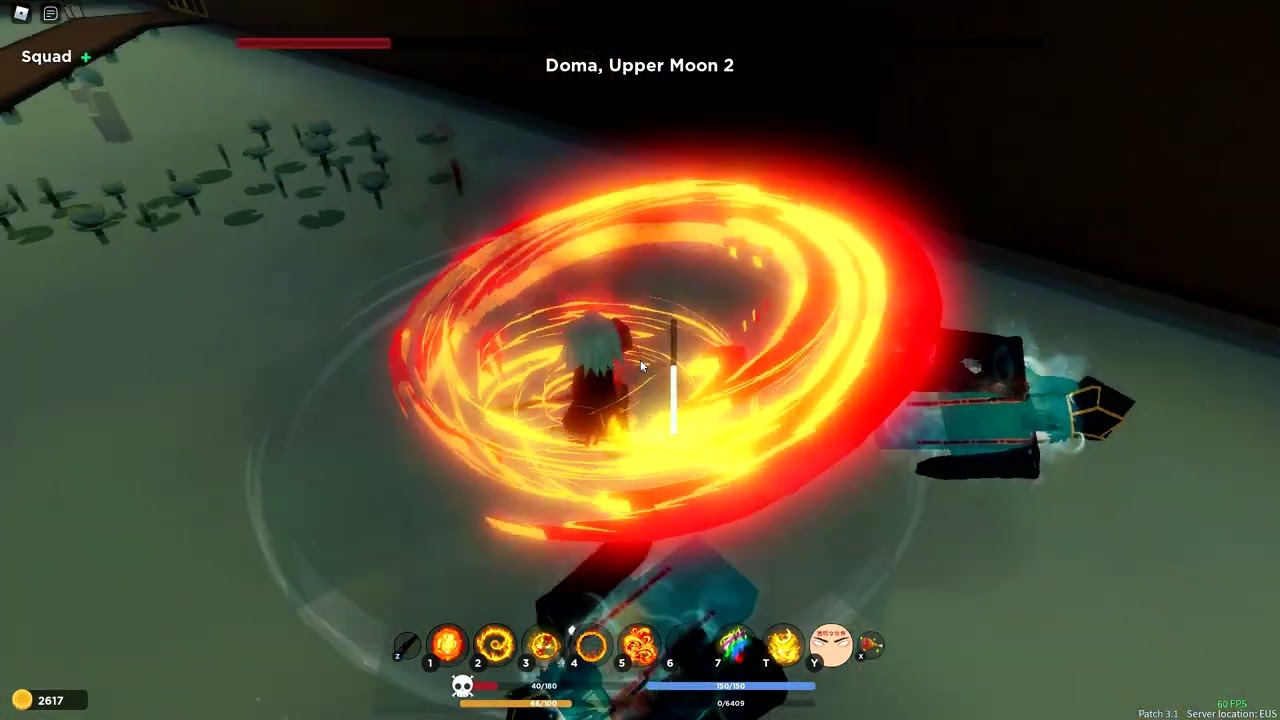Click the gold coin currency icon

click(x=22, y=700)
